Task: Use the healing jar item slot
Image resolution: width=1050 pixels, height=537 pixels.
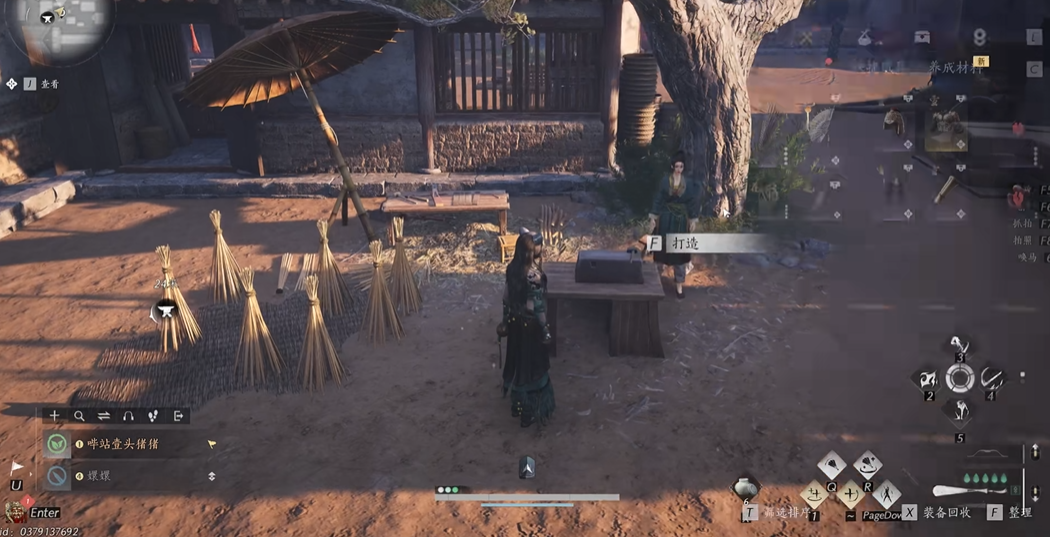Action: (745, 488)
